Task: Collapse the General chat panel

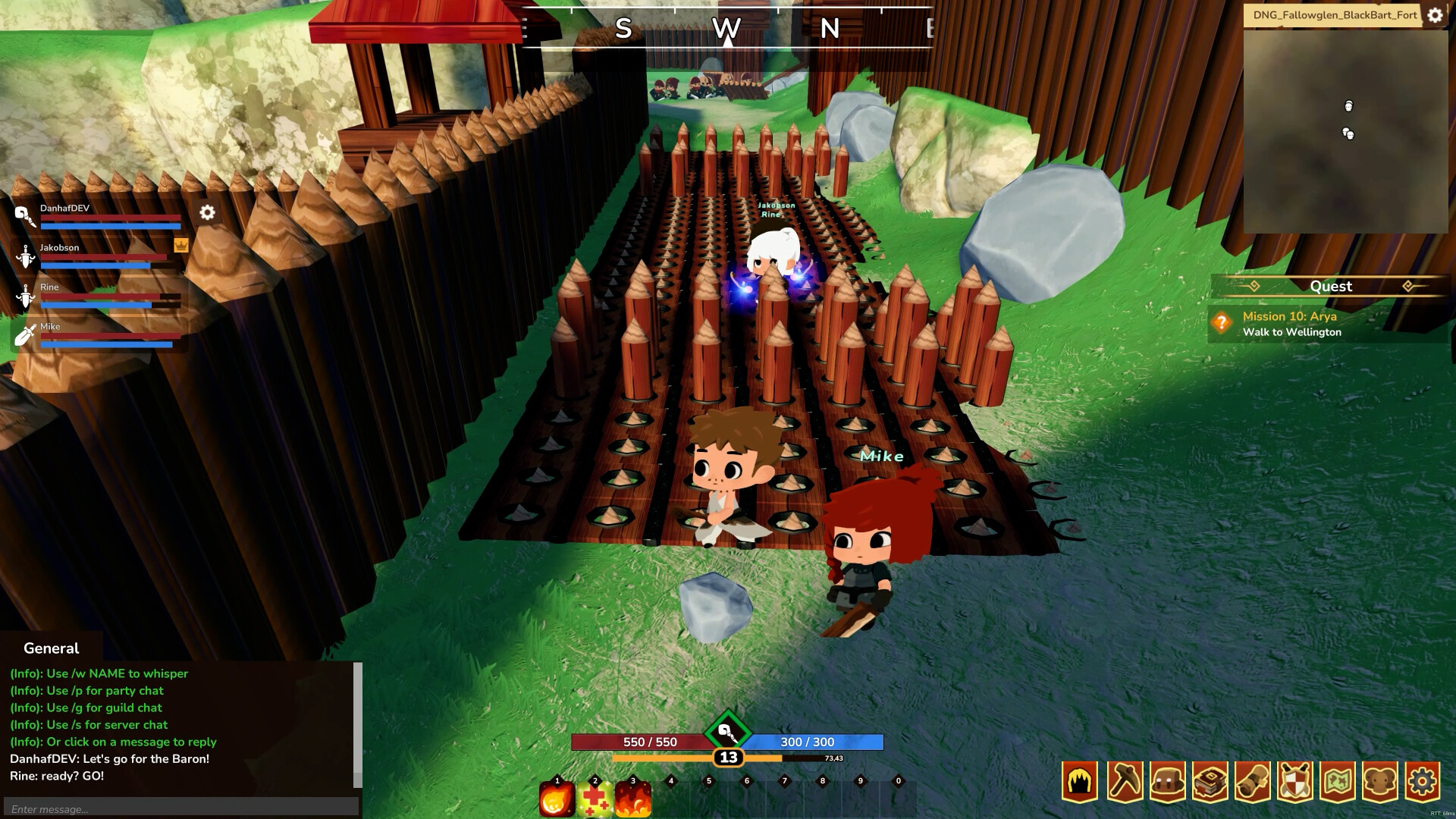Action: point(50,648)
